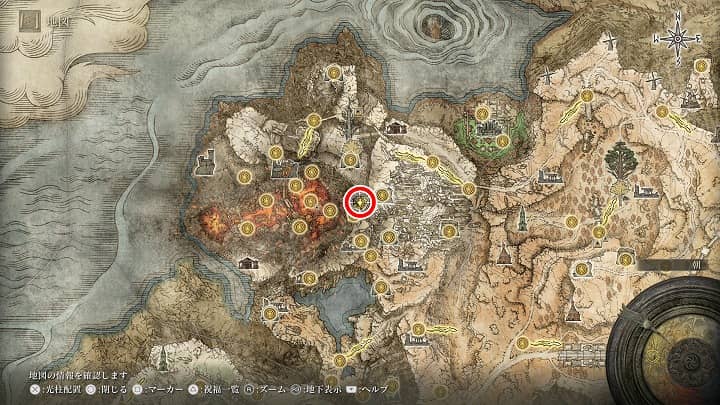Select the church icon southwest of the lava
720x405 pixels.
(246, 262)
